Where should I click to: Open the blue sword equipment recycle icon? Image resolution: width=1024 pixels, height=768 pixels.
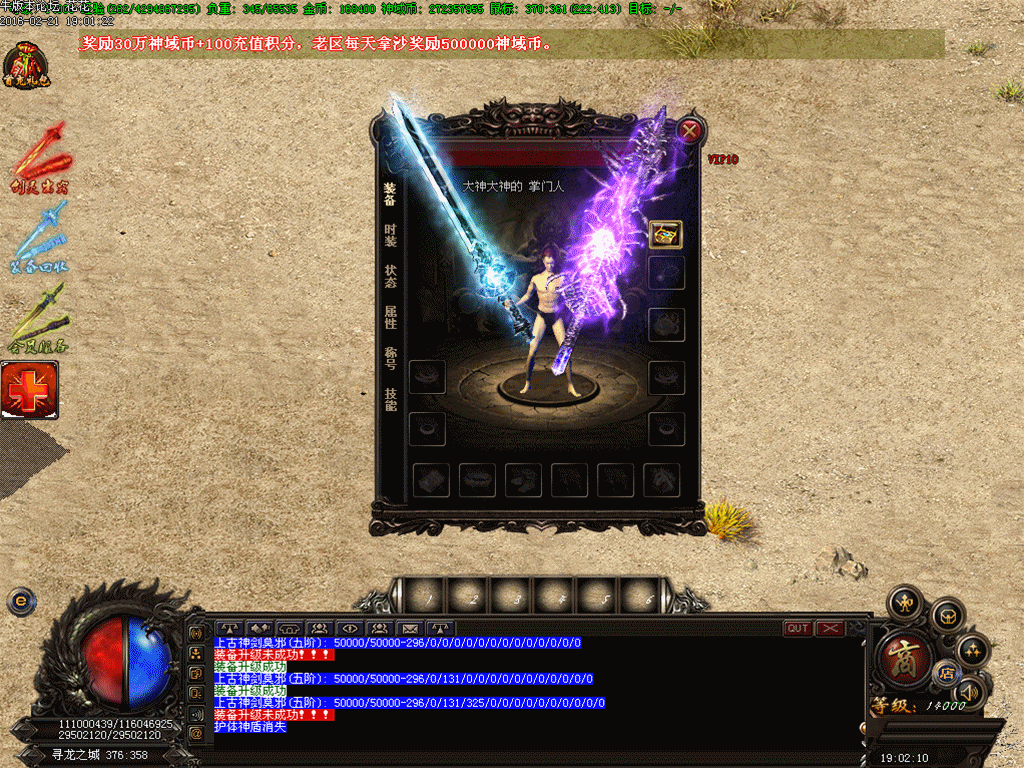(x=40, y=237)
